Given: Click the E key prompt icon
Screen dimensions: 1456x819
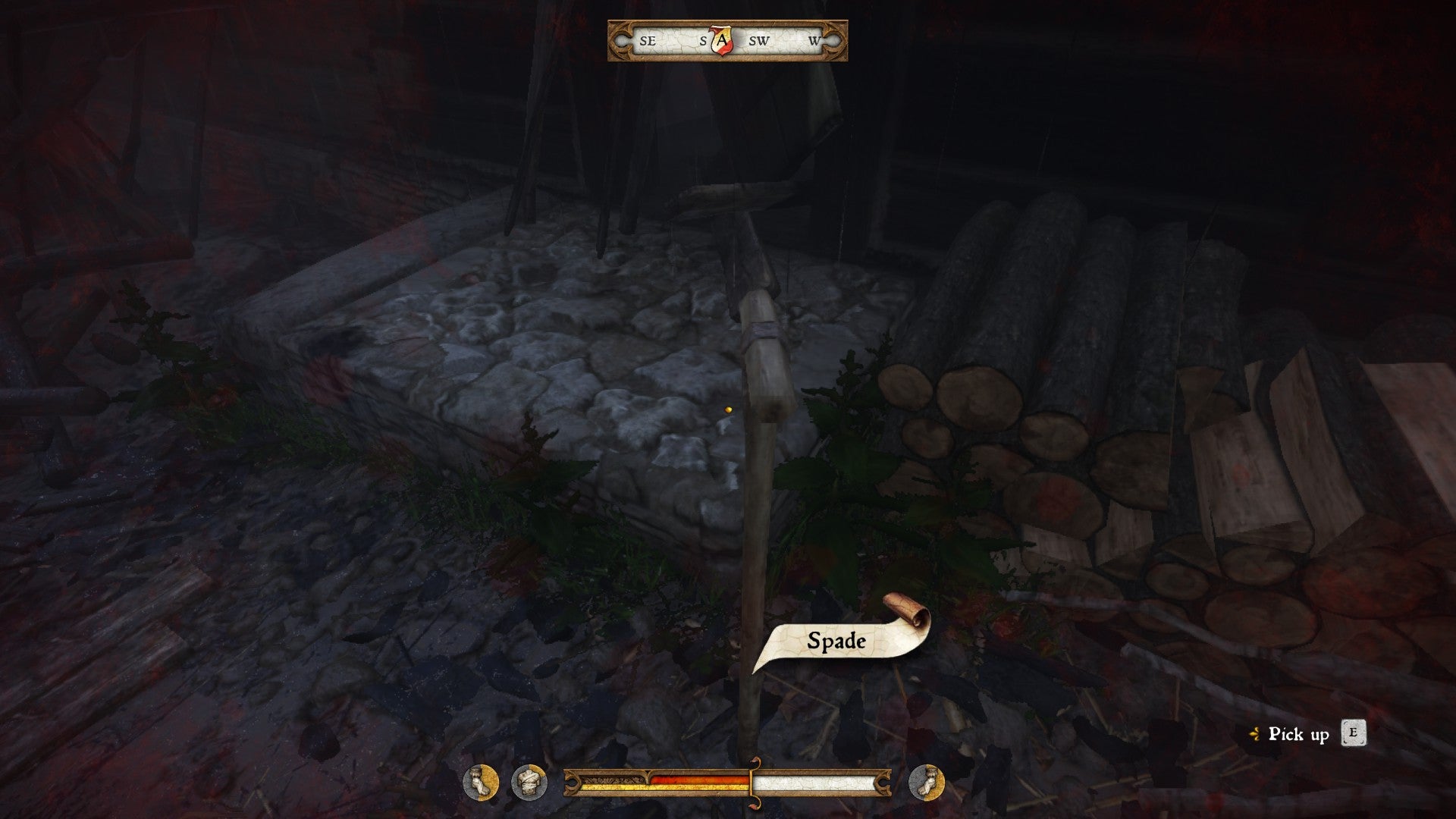Looking at the screenshot, I should click(x=1355, y=733).
